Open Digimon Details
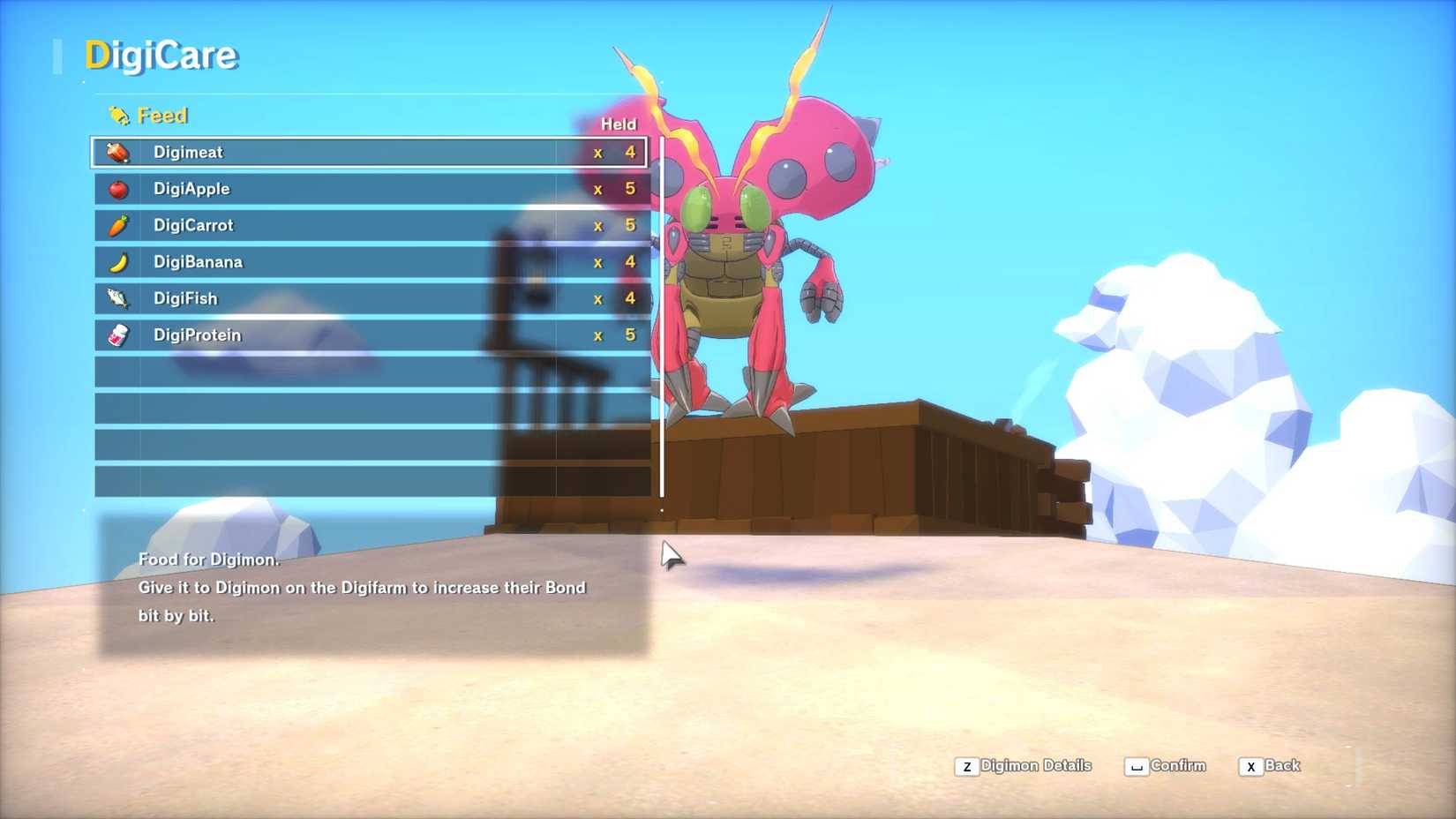Viewport: 1456px width, 819px height. pos(1036,765)
